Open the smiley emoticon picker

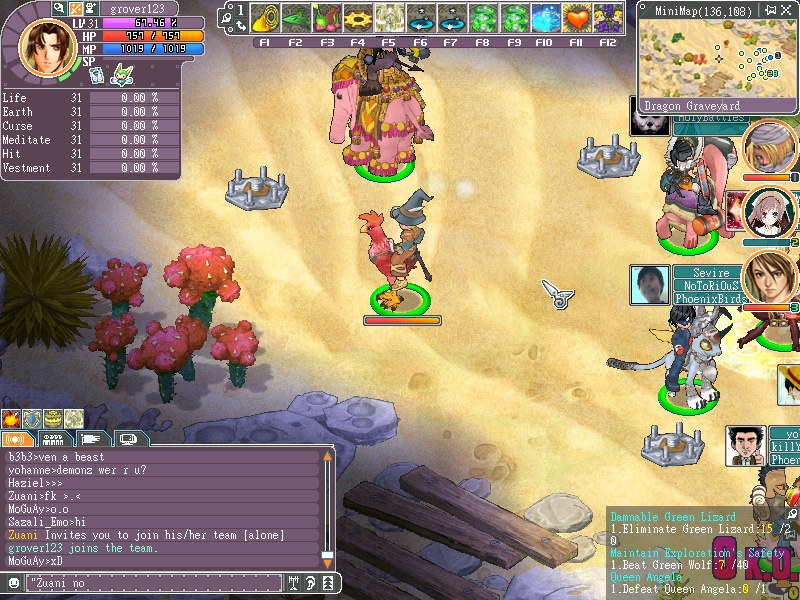click(x=13, y=581)
